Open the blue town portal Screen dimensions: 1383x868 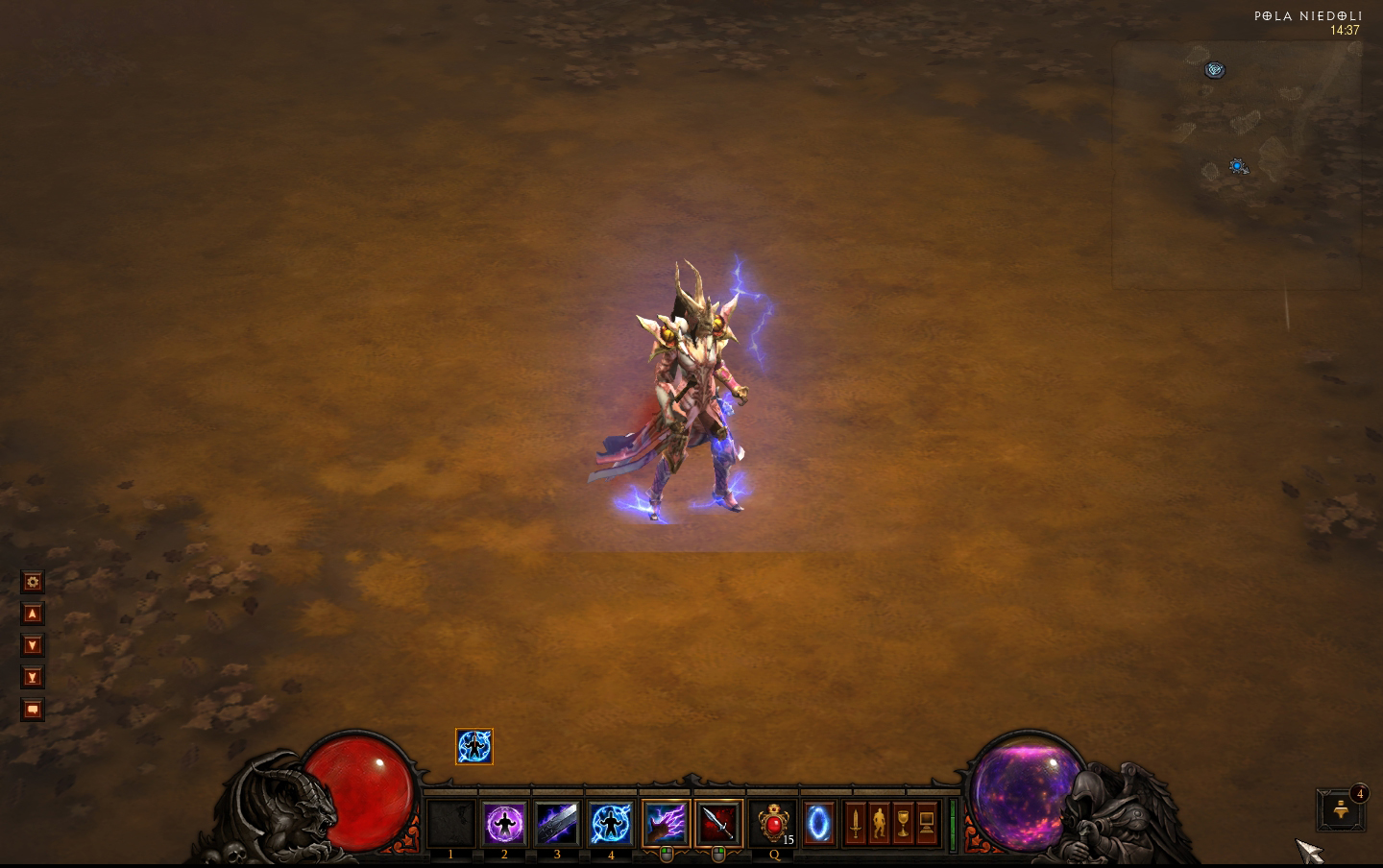point(819,824)
